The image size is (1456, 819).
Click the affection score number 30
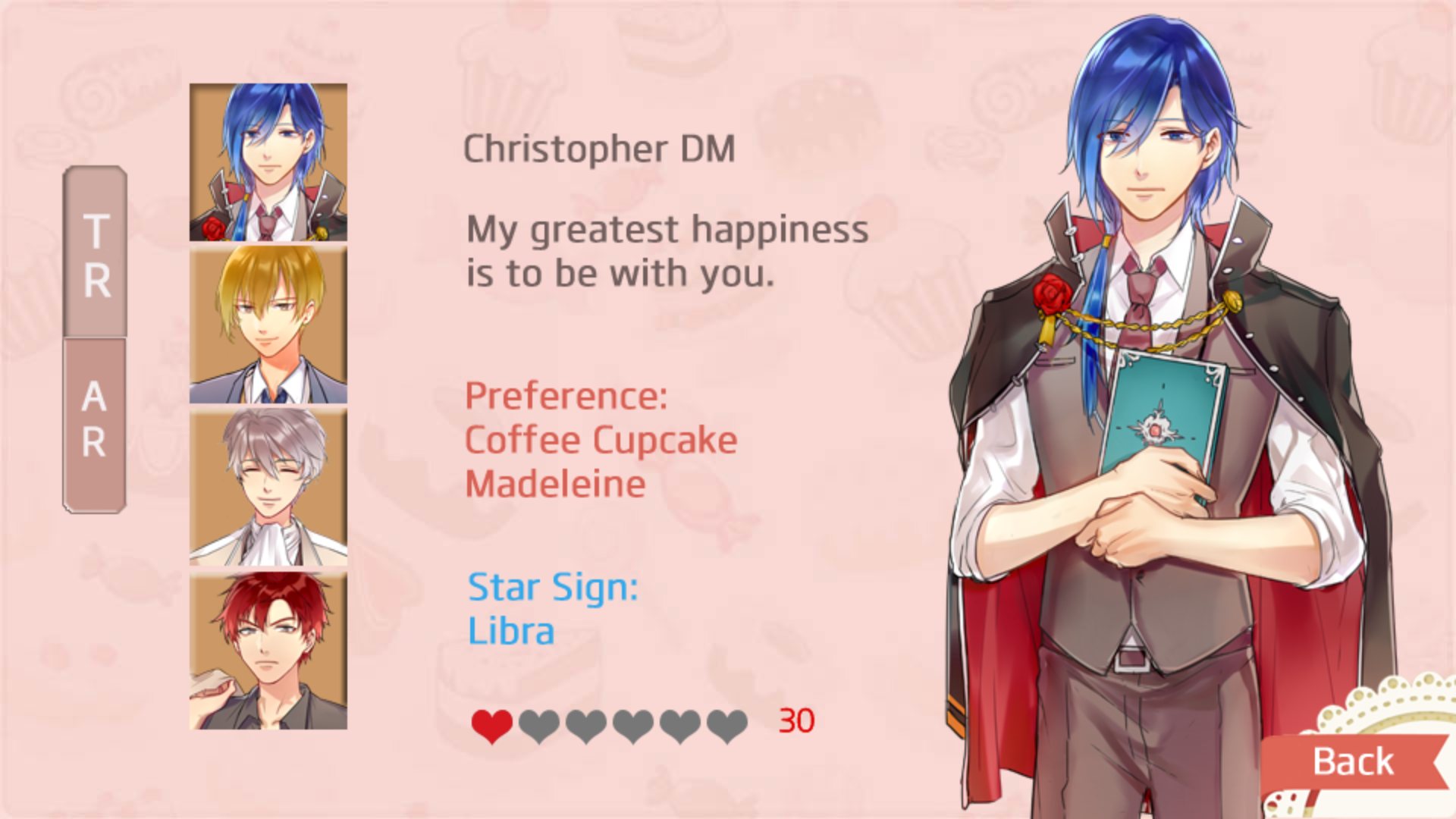pyautogui.click(x=793, y=722)
